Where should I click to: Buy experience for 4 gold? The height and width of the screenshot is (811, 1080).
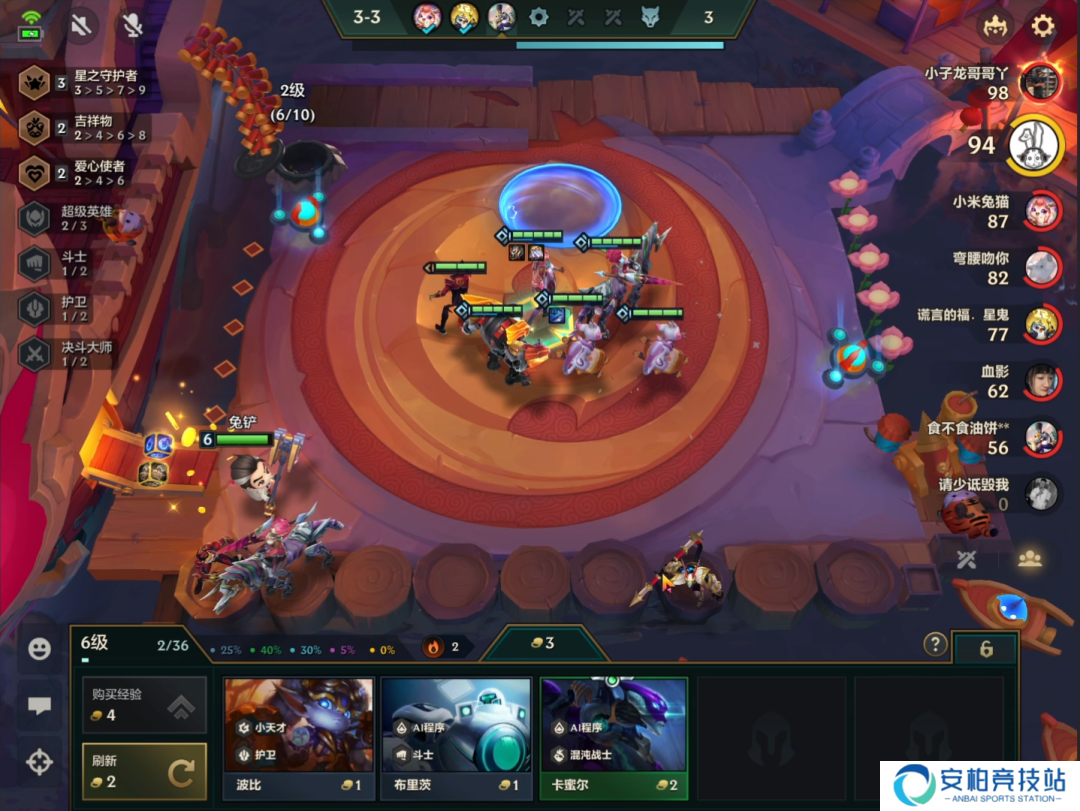[144, 705]
